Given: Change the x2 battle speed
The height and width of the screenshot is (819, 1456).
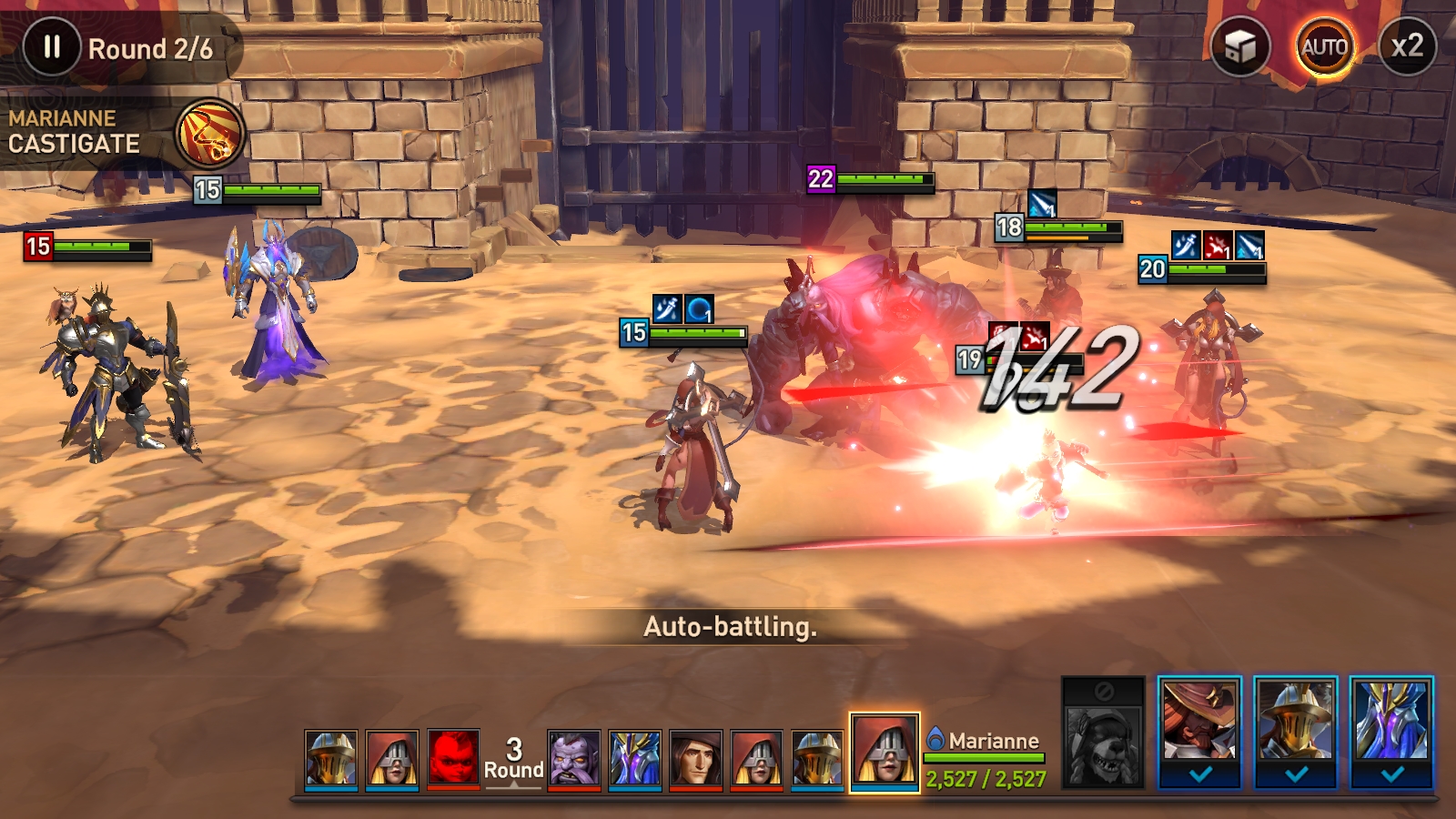Looking at the screenshot, I should pos(1407,46).
